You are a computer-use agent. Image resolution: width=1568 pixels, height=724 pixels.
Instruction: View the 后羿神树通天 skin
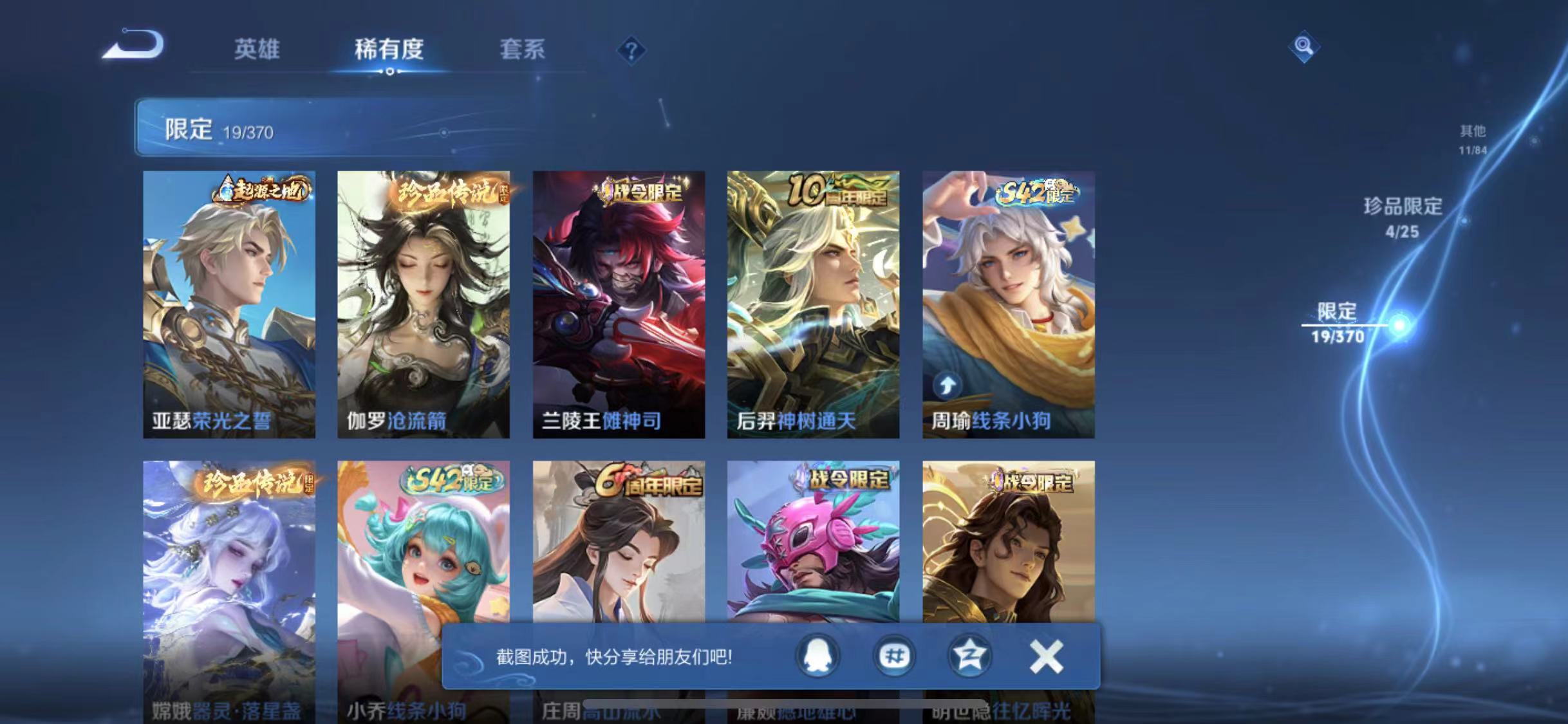tap(814, 302)
